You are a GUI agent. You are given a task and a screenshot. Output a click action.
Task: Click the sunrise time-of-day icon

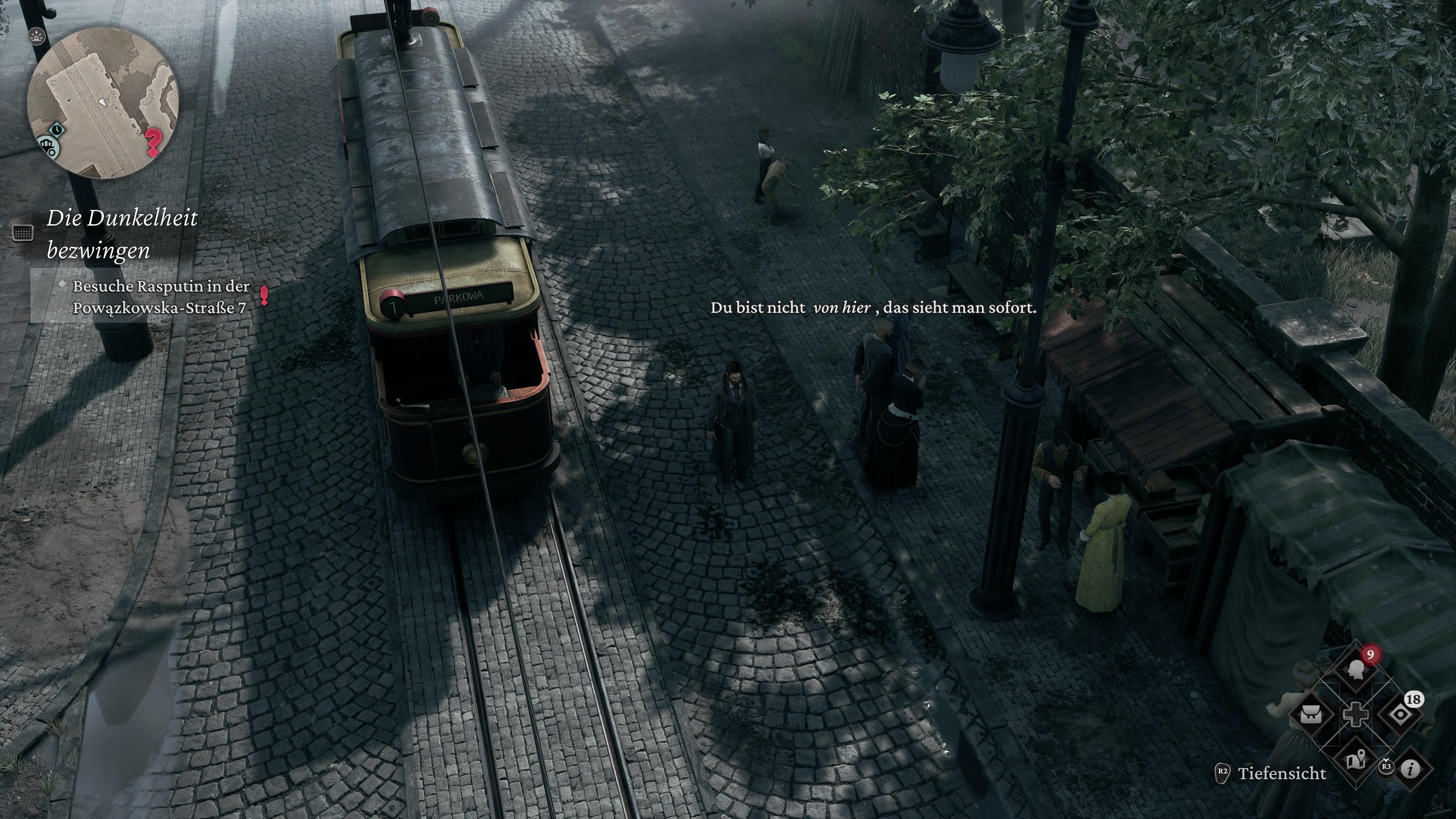[37, 36]
